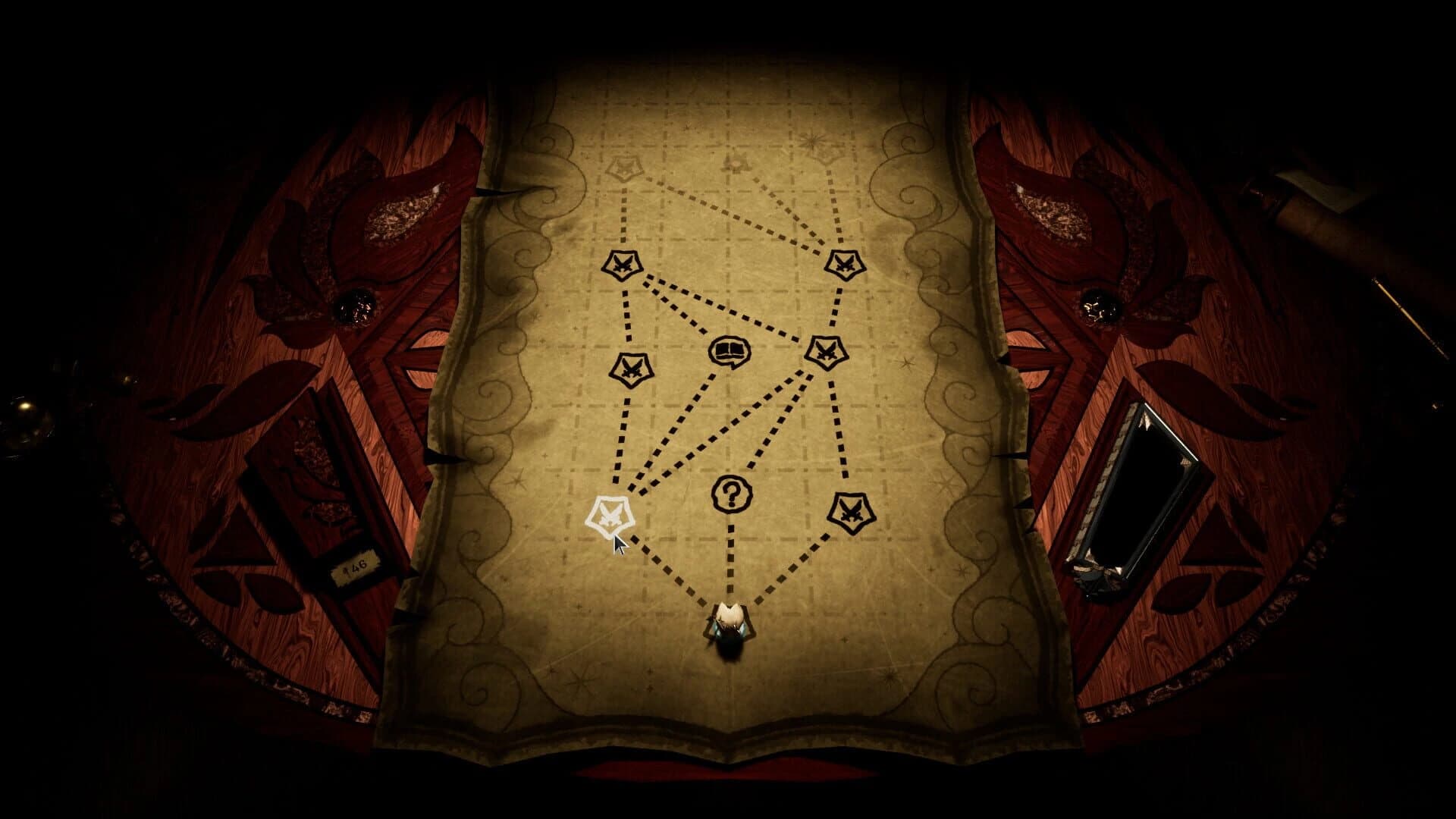Click the upper-right battle node
Viewport: 1456px width, 819px height.
pos(844,265)
